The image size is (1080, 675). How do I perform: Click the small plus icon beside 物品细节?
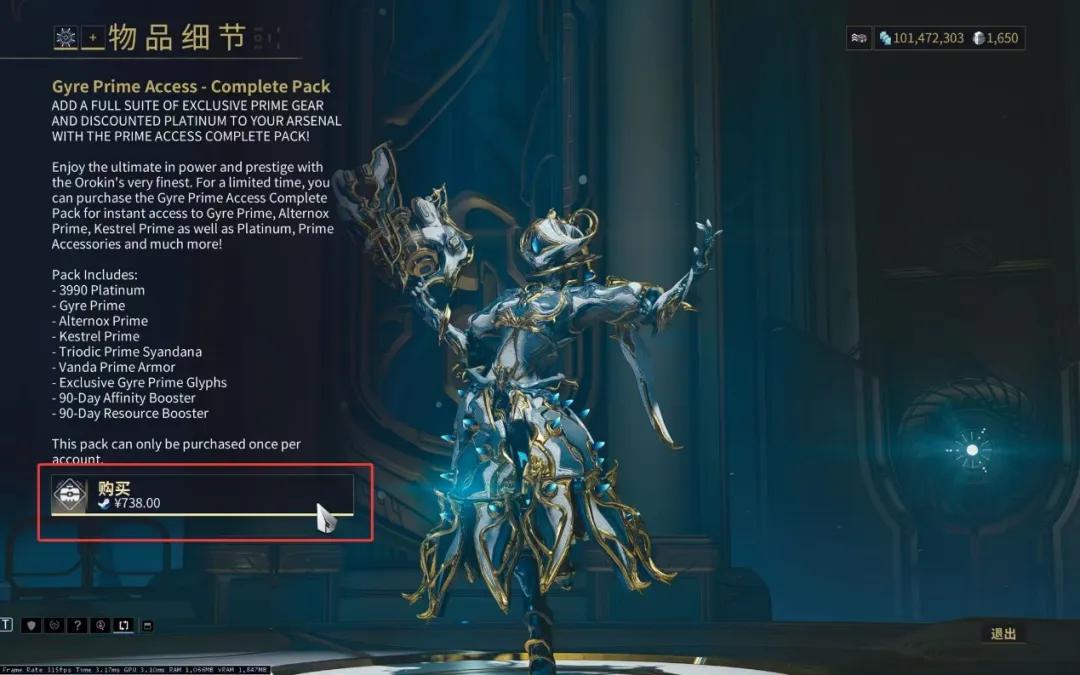pos(93,38)
